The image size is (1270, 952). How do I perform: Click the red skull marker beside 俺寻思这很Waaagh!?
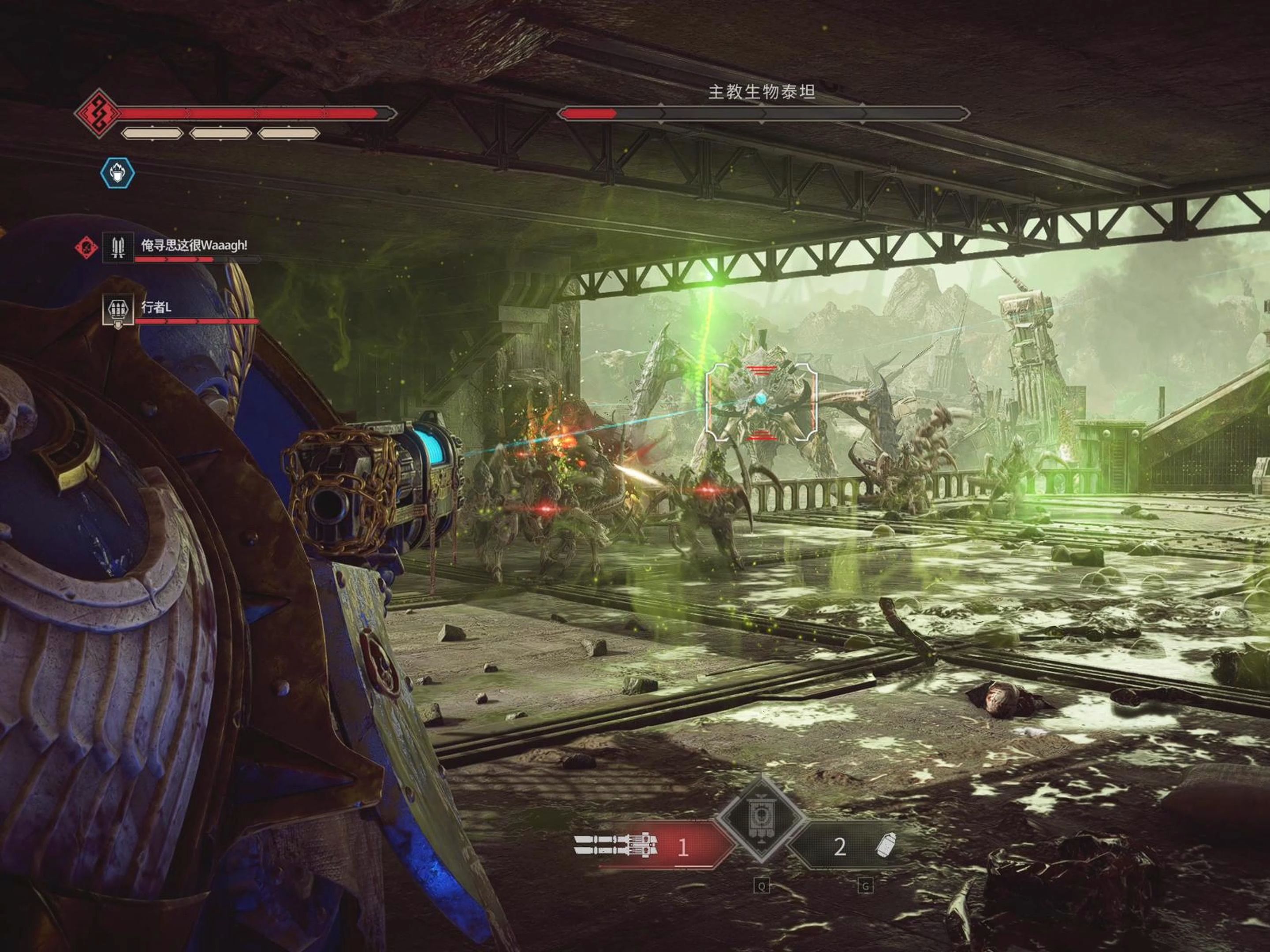[x=86, y=247]
